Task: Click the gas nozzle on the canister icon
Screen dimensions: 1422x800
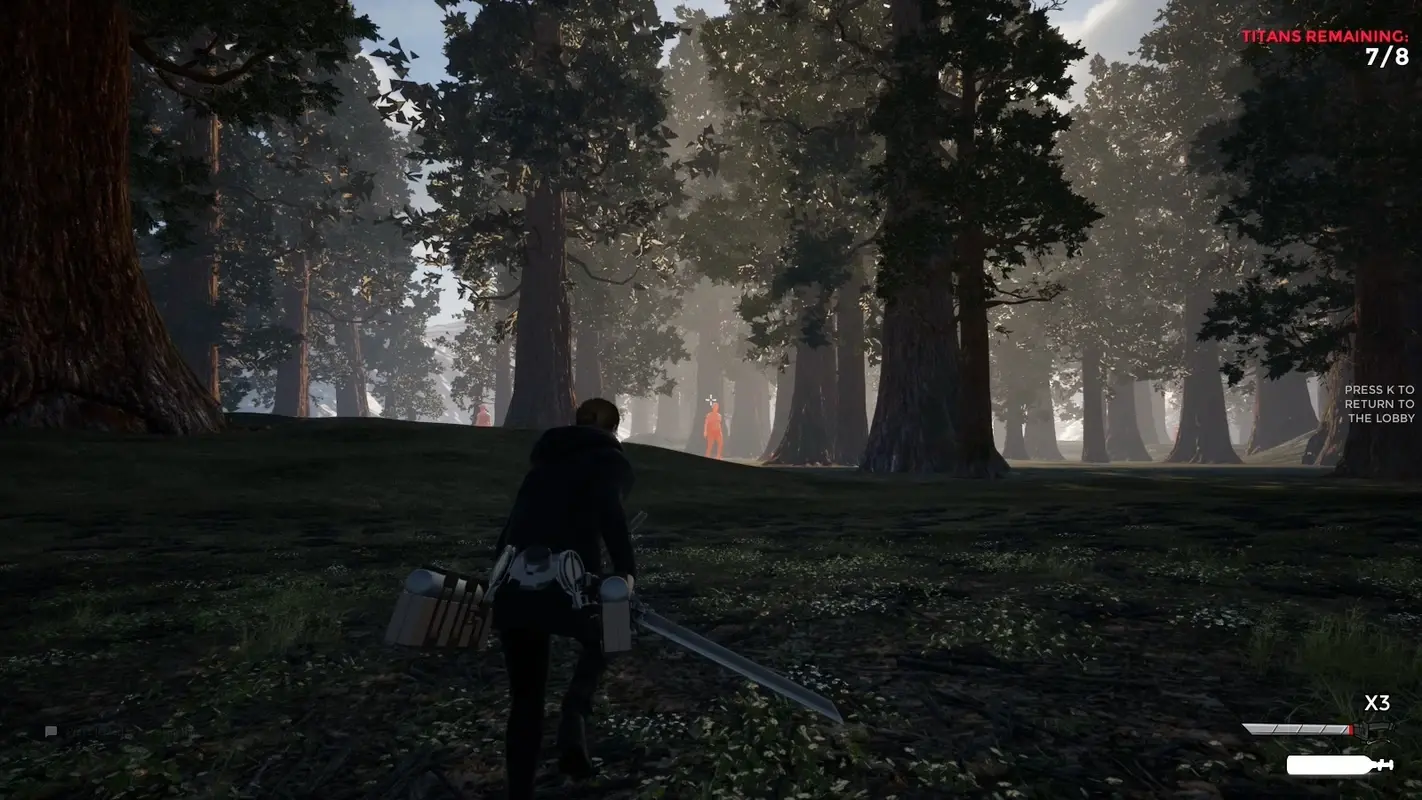Action: pos(1386,763)
